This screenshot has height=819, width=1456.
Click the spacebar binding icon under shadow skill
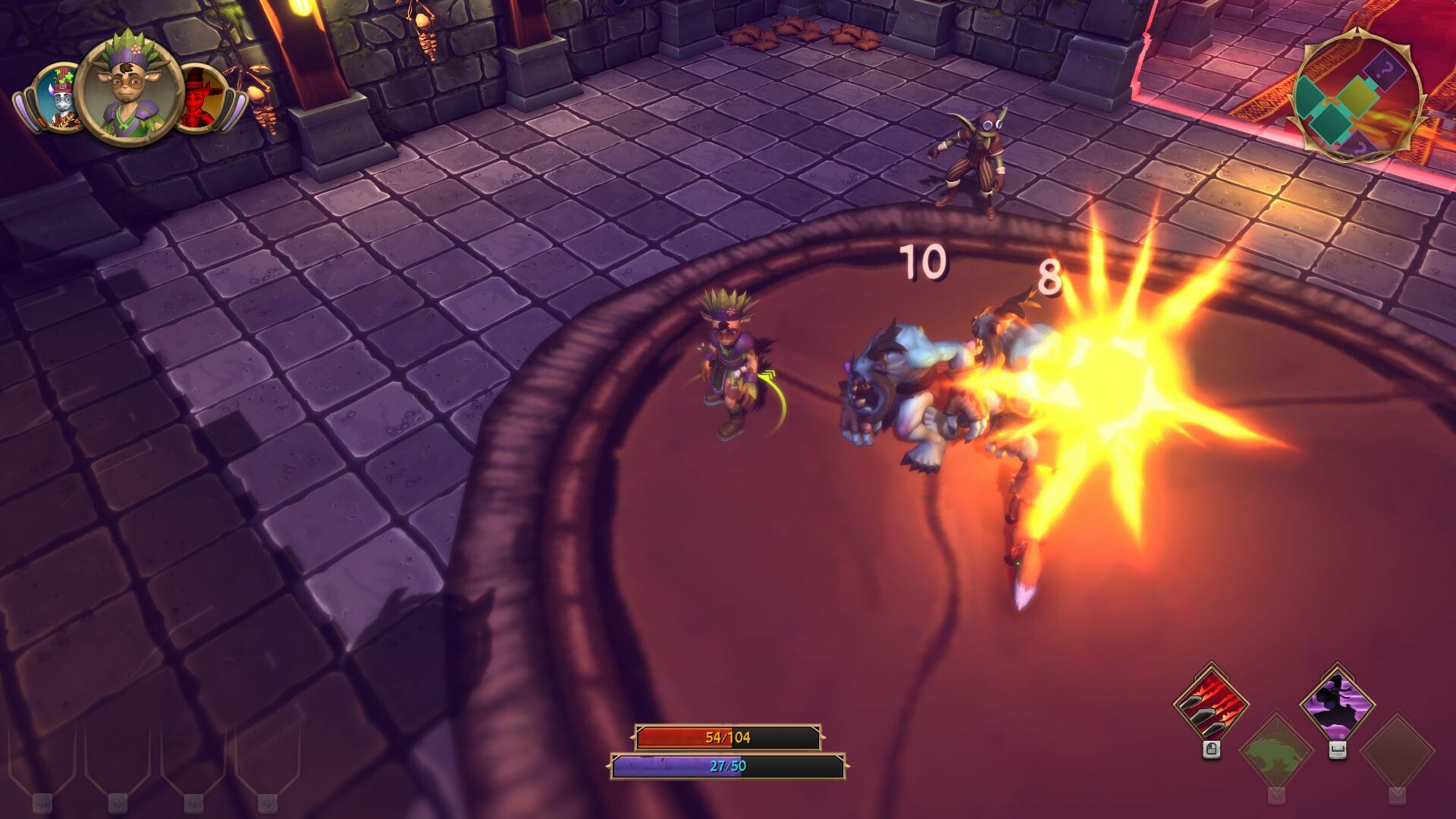pyautogui.click(x=1338, y=752)
